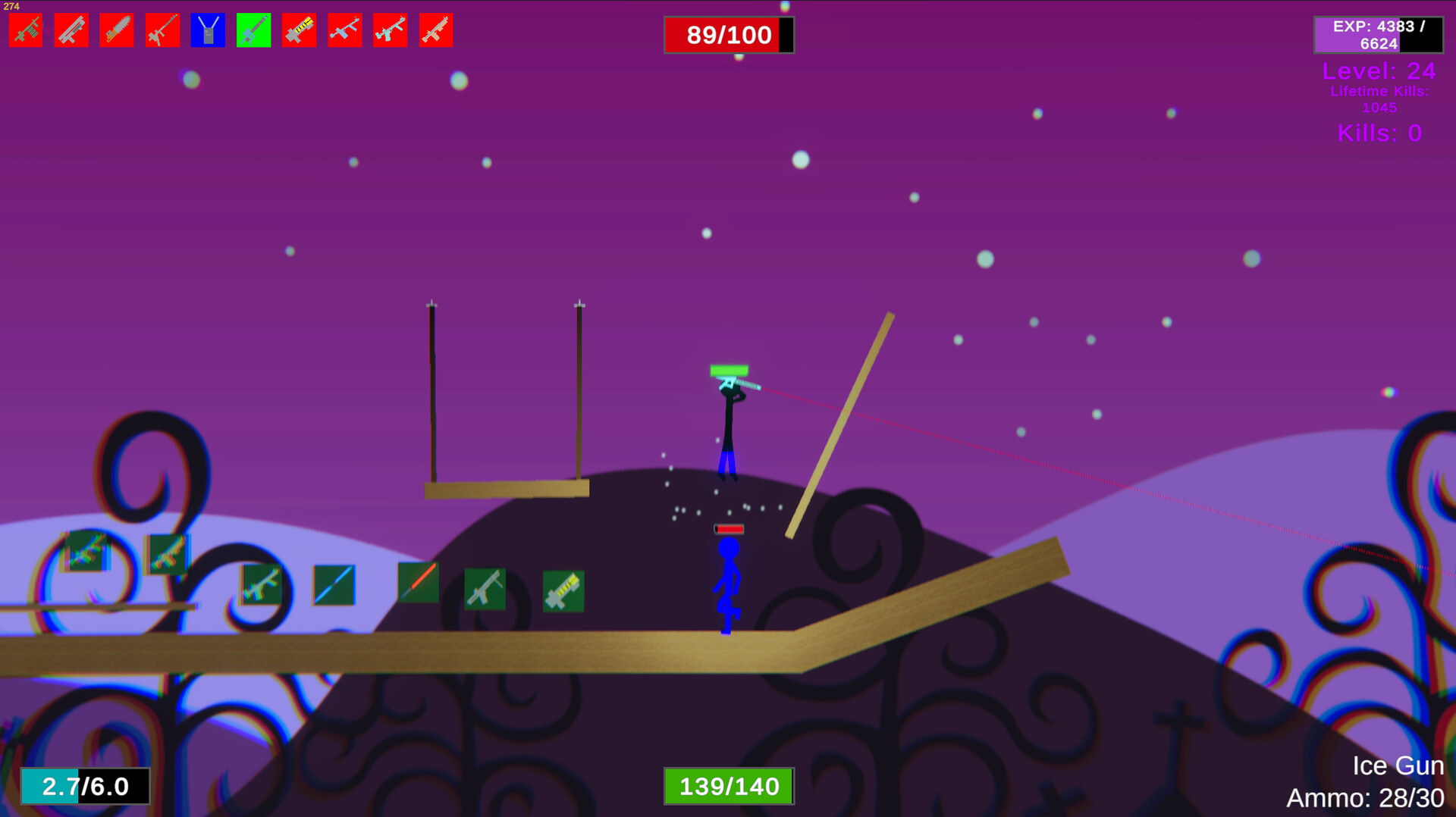Equip the yellow laser blaster icon
Image resolution: width=1456 pixels, height=817 pixels.
point(298,30)
